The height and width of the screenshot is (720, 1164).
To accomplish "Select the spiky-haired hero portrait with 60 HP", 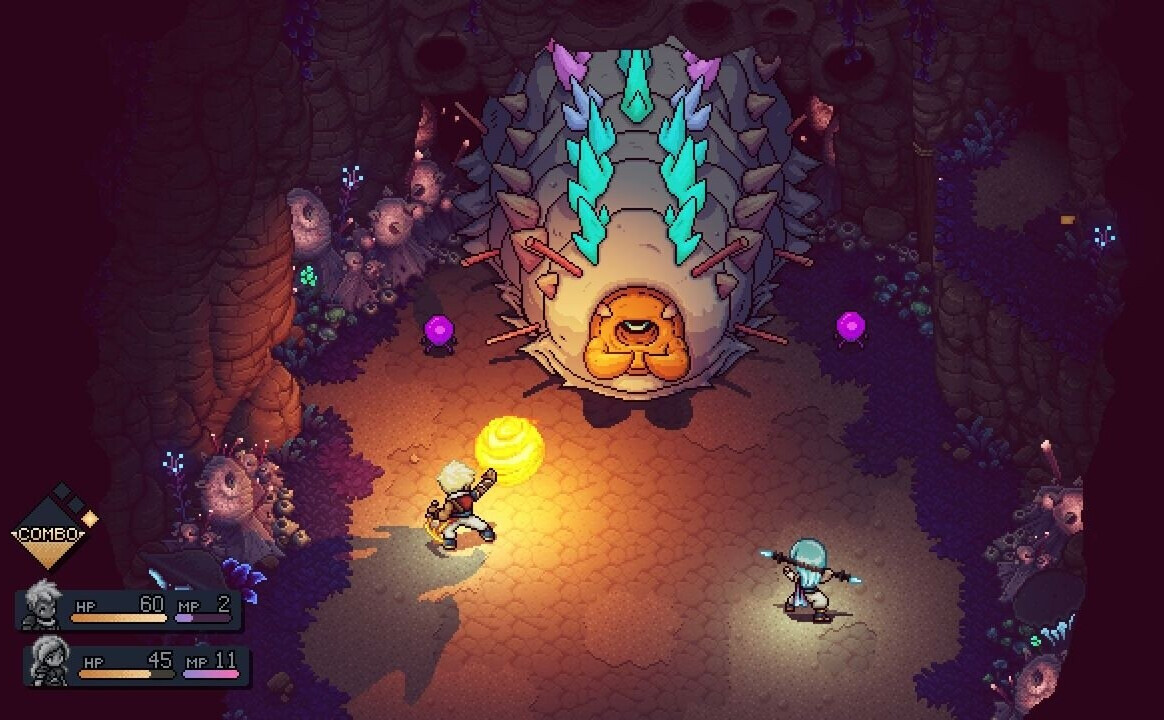I will (42, 608).
